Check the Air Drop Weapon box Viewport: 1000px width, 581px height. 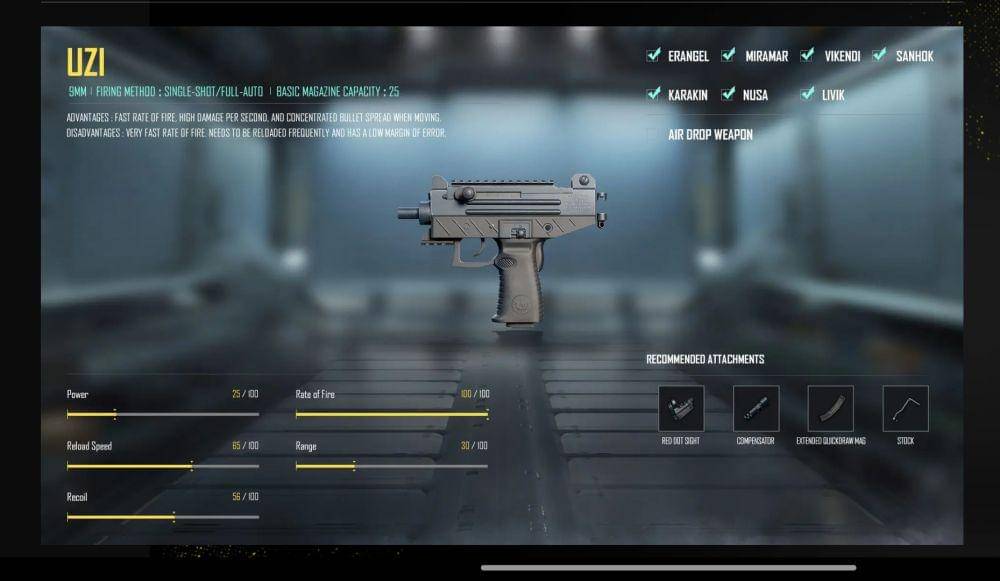[x=654, y=134]
